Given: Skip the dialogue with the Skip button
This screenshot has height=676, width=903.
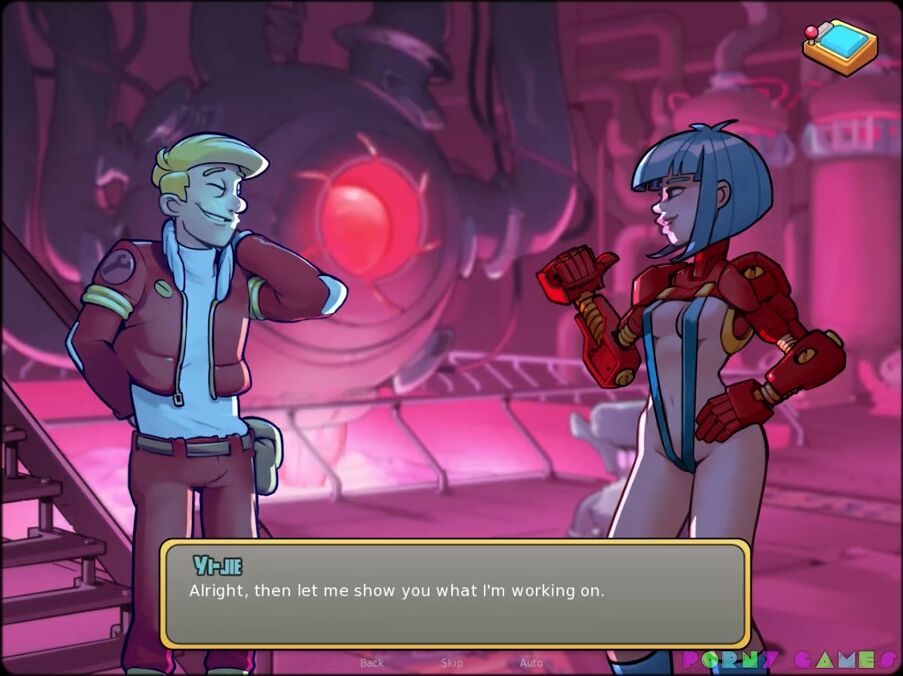Looking at the screenshot, I should tap(452, 663).
